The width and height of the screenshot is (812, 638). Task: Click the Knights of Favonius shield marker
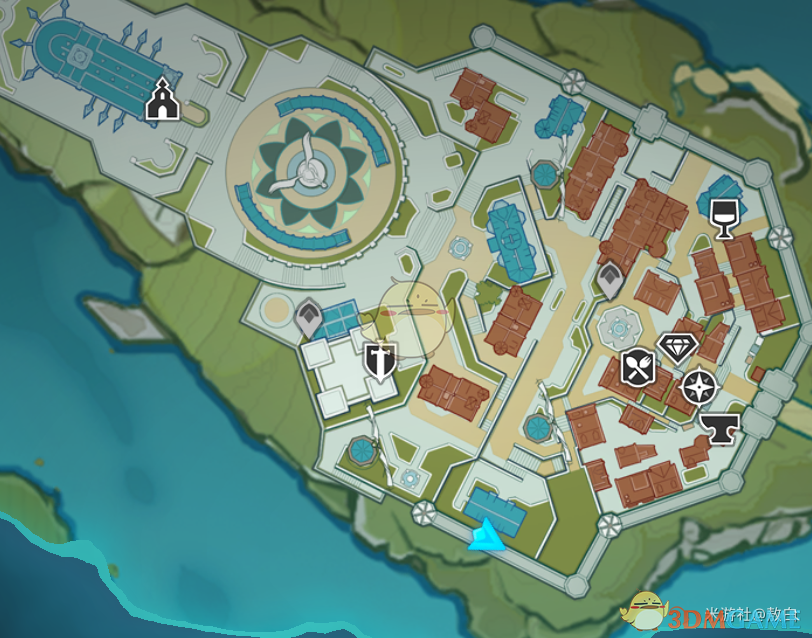tap(380, 362)
